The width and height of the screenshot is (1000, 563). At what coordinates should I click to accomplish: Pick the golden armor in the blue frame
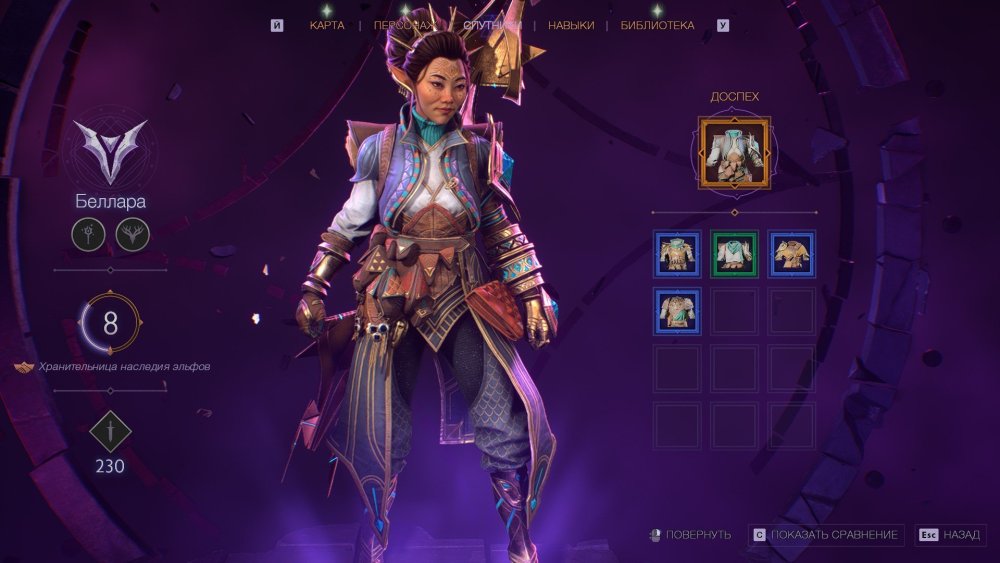point(792,254)
